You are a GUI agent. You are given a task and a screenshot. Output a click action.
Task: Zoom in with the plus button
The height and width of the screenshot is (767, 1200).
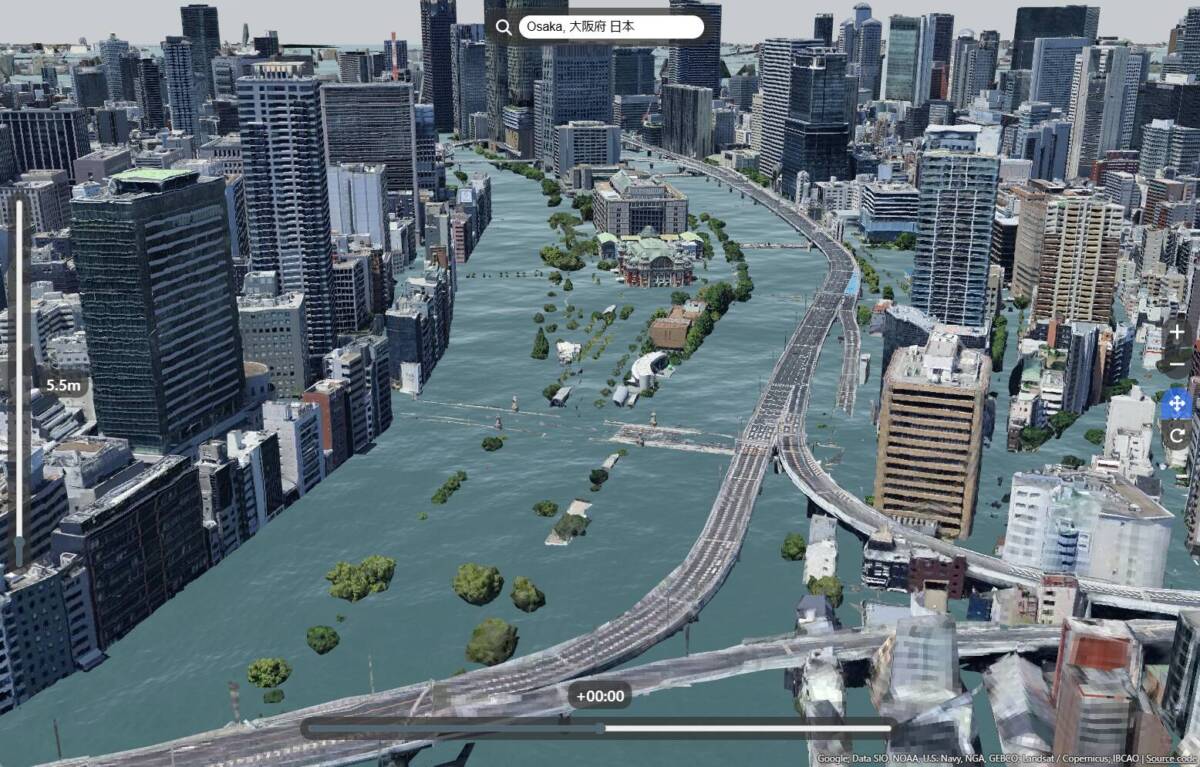click(1177, 332)
